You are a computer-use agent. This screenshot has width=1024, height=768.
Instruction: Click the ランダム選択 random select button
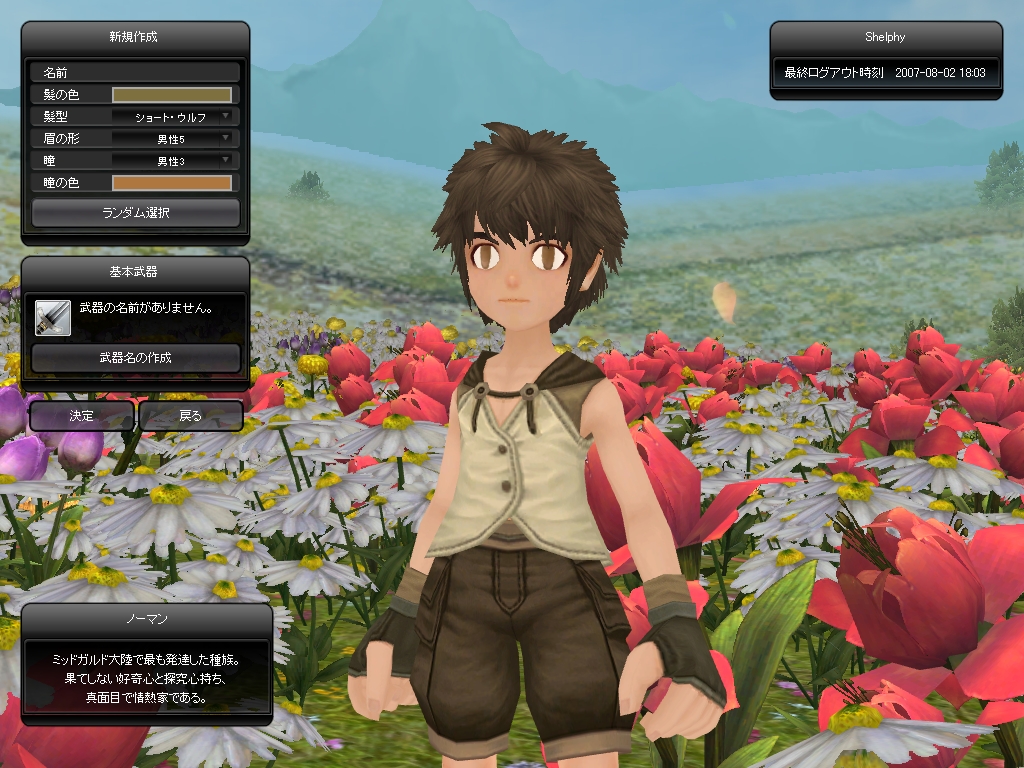pos(136,213)
